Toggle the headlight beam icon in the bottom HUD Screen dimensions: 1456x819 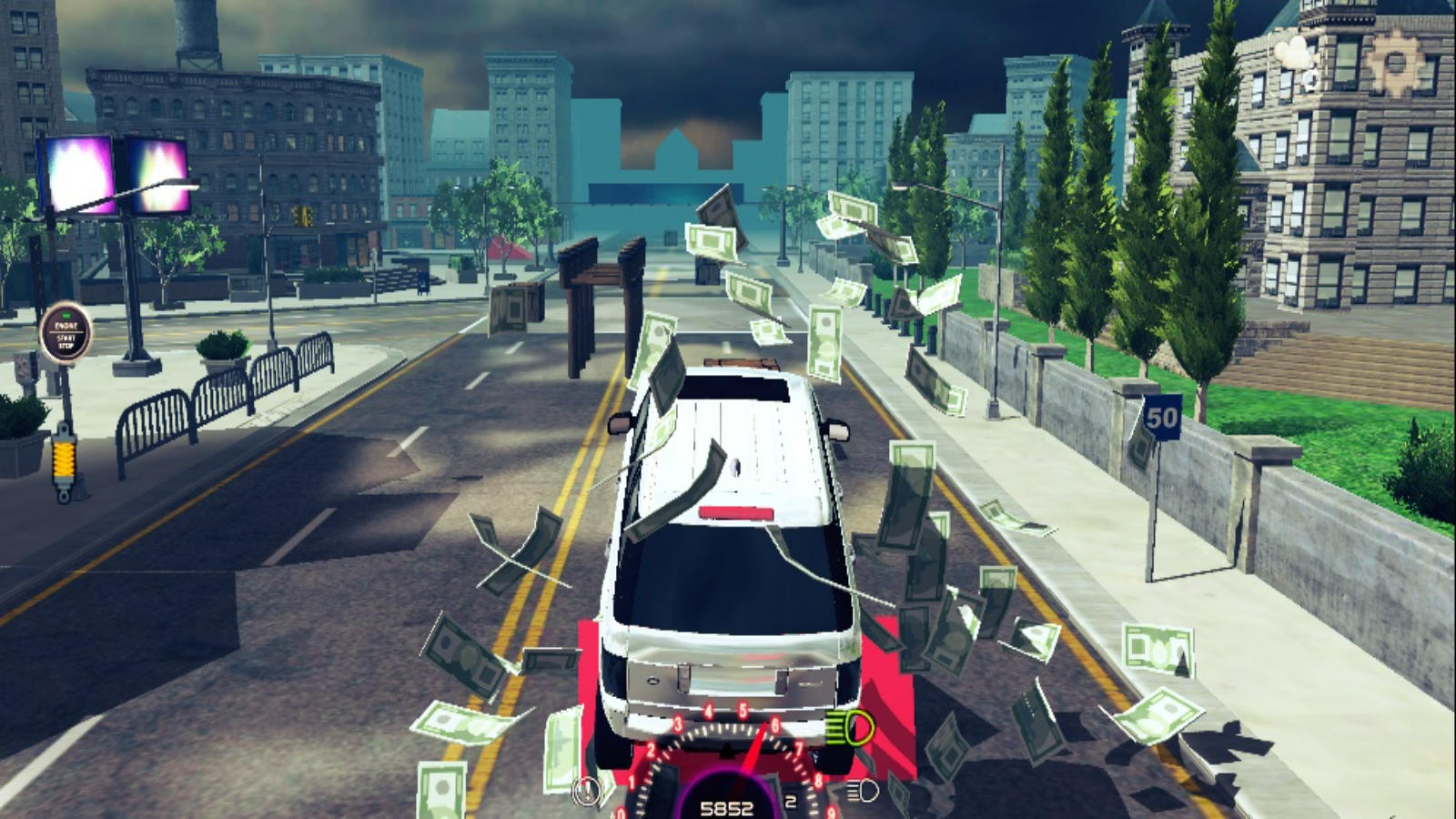click(x=863, y=792)
